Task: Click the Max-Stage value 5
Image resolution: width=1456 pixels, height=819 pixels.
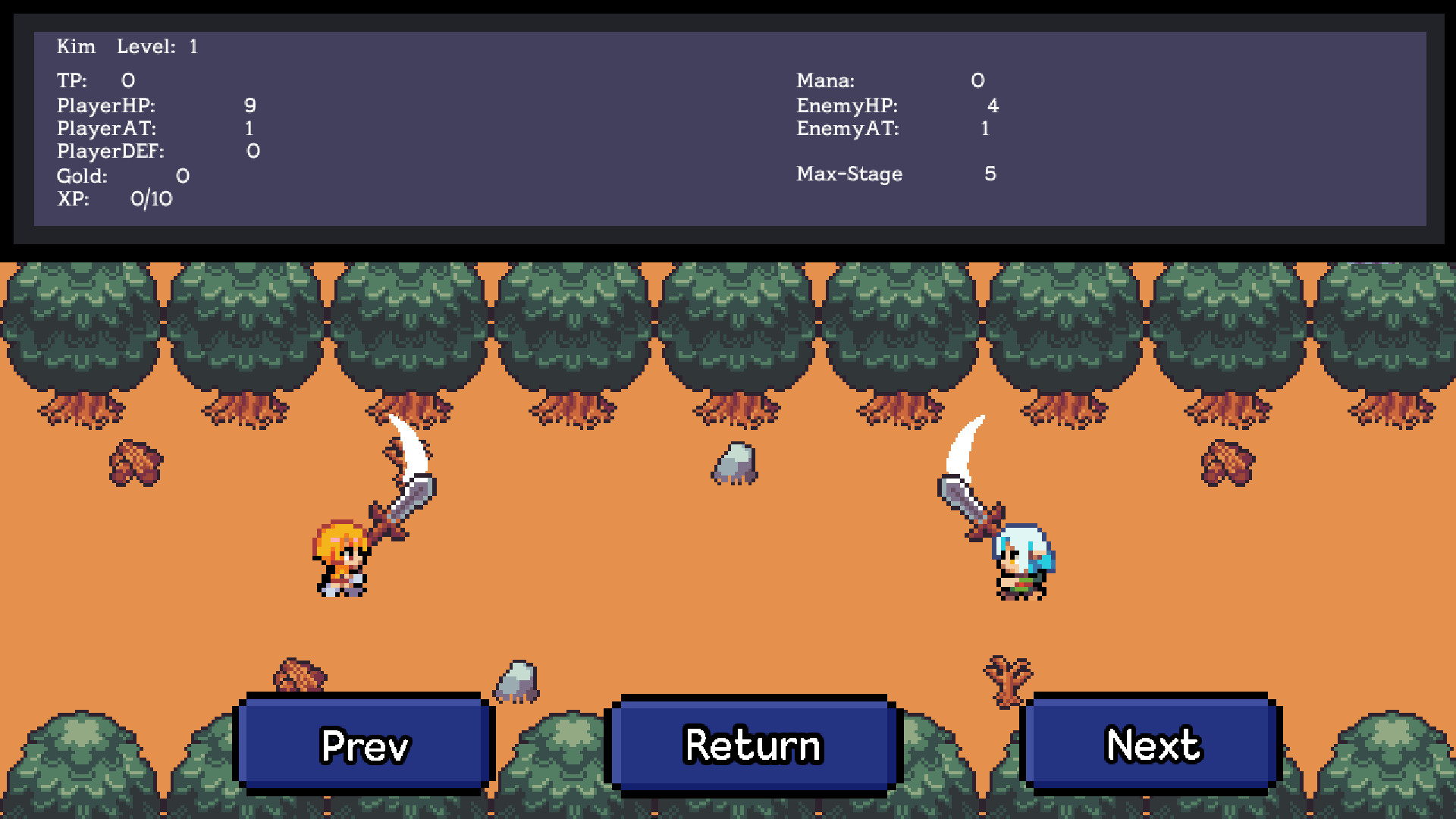Action: point(990,174)
